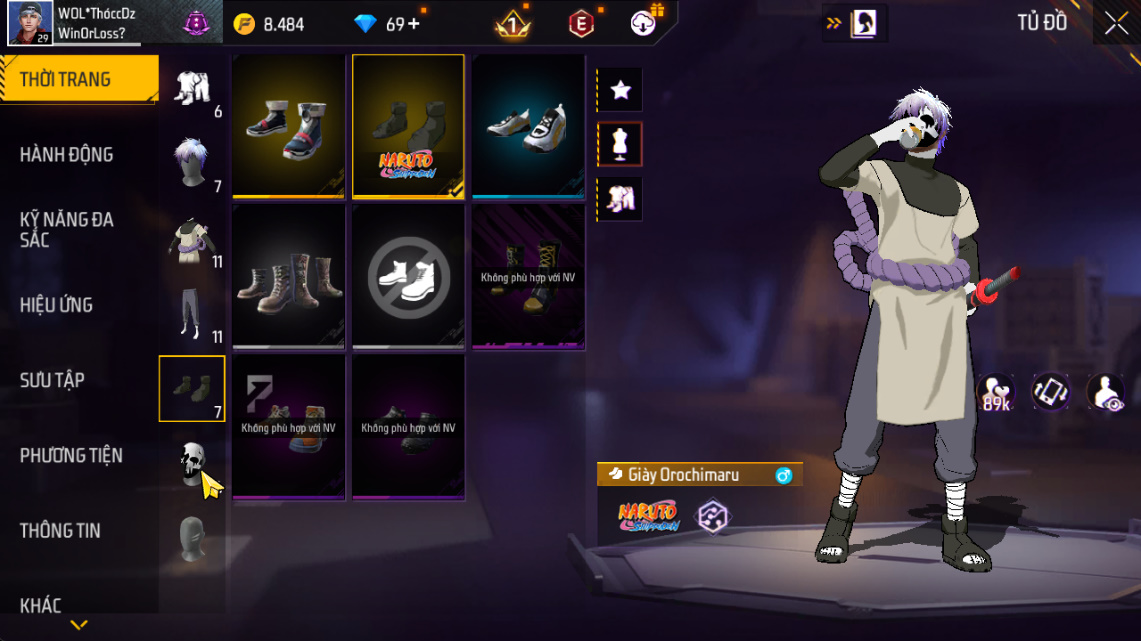Image resolution: width=1141 pixels, height=641 pixels.
Task: Open the Hành Động menu tab
Action: point(67,155)
